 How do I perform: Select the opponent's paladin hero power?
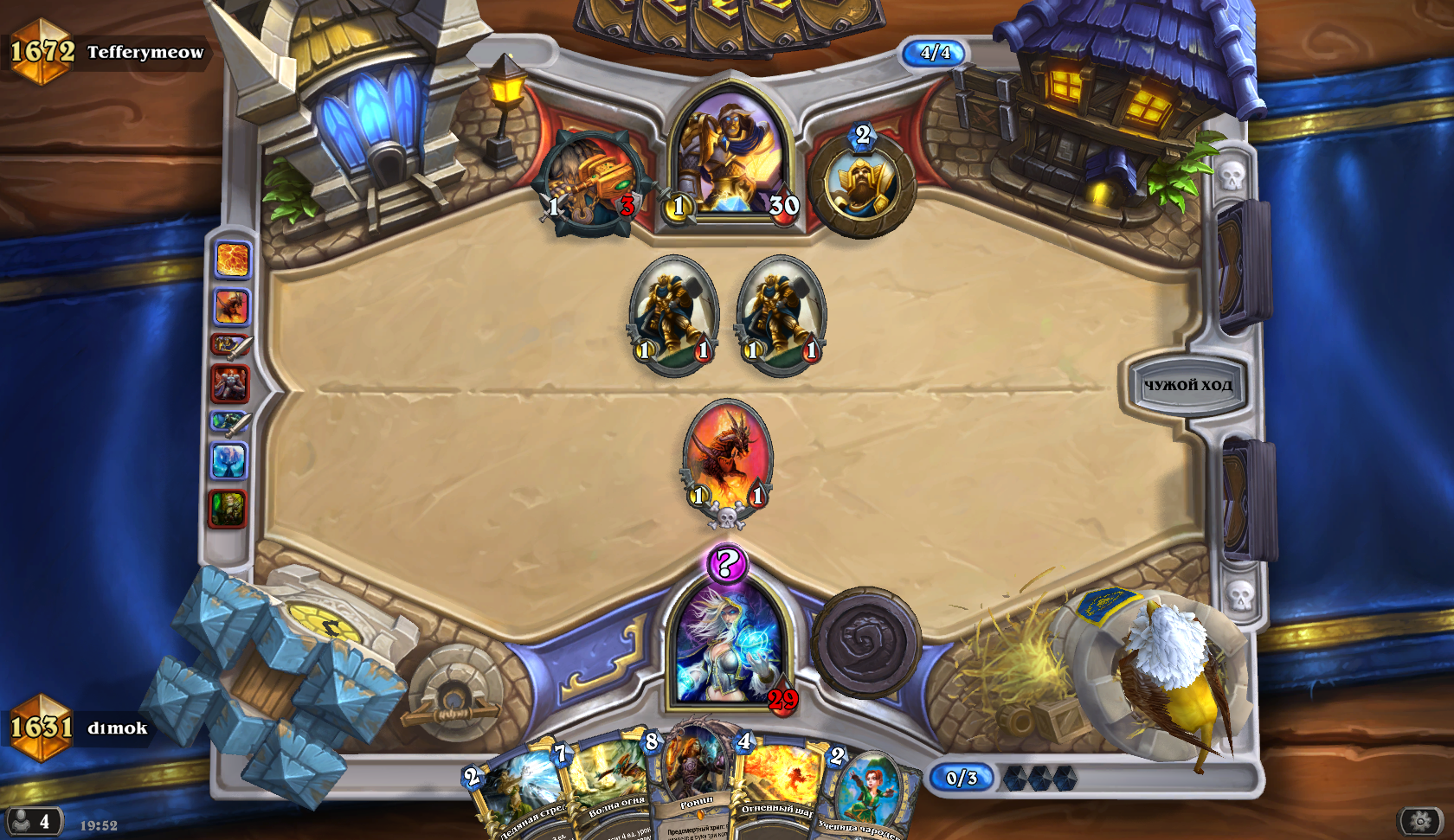pyautogui.click(x=862, y=183)
